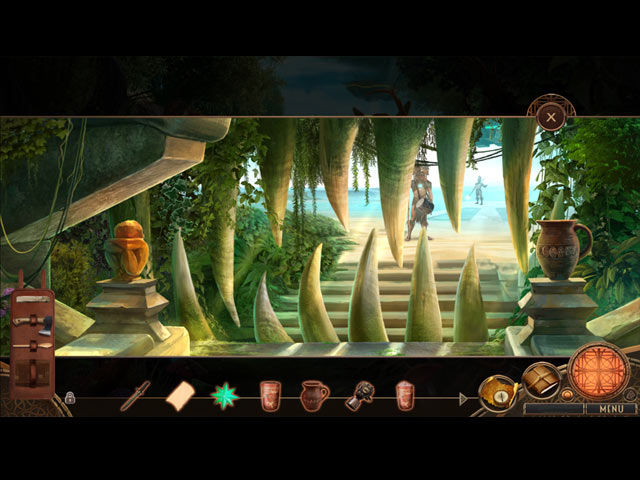
Task: Pick the parchment paper from inventory
Action: 181,396
